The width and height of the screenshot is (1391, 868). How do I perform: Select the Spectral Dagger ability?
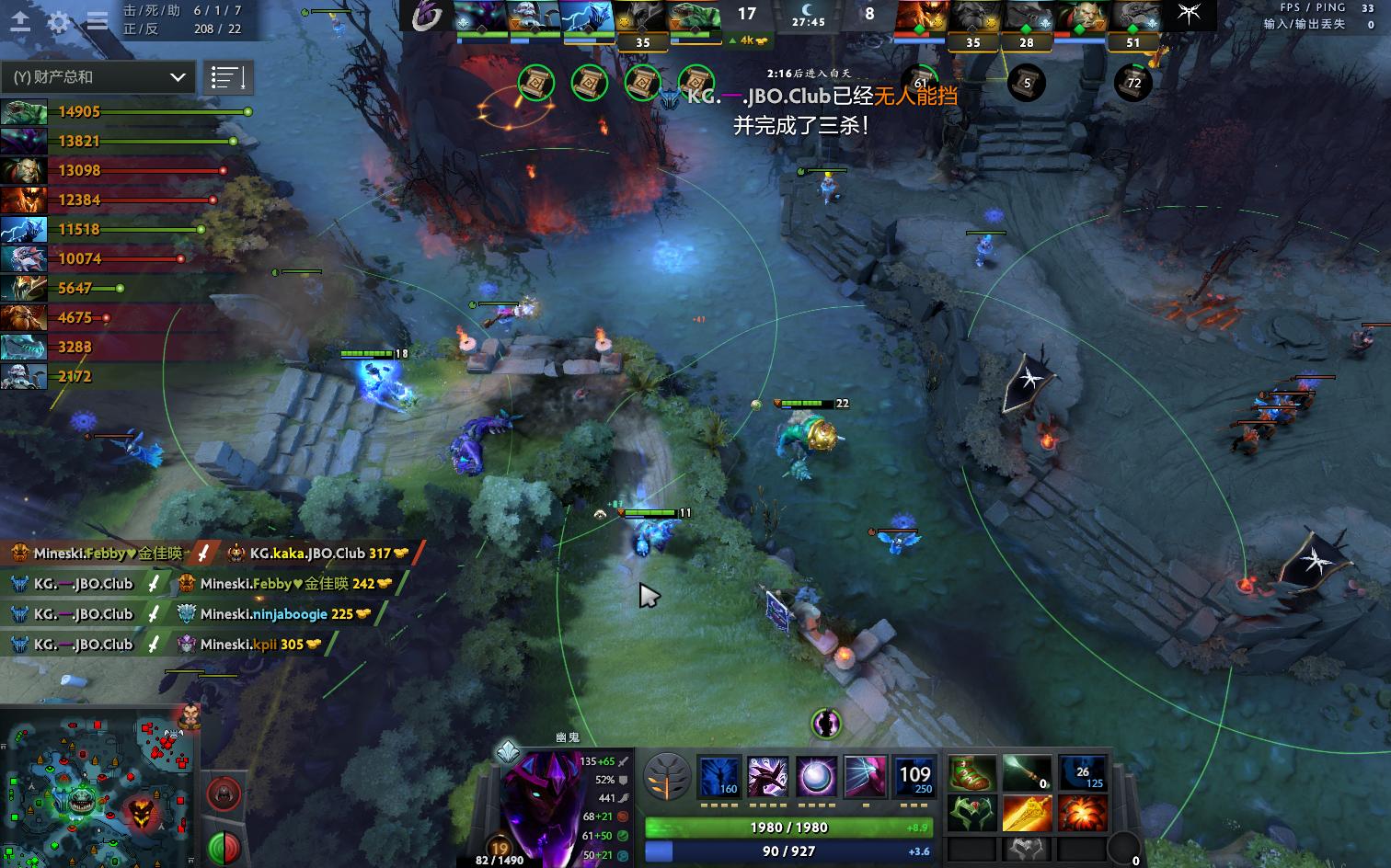click(x=720, y=775)
